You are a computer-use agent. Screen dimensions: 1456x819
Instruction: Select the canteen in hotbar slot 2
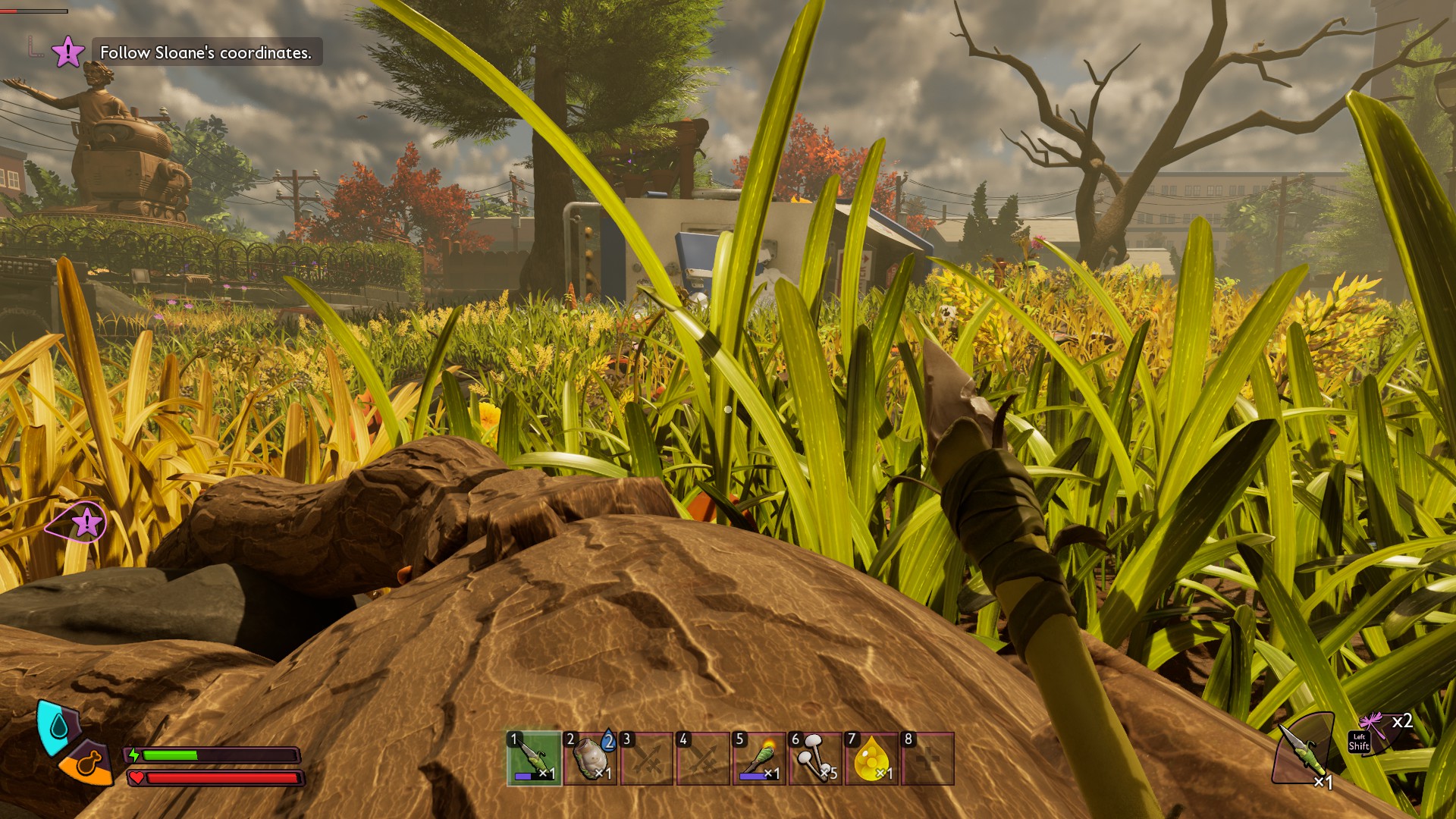[x=591, y=758]
